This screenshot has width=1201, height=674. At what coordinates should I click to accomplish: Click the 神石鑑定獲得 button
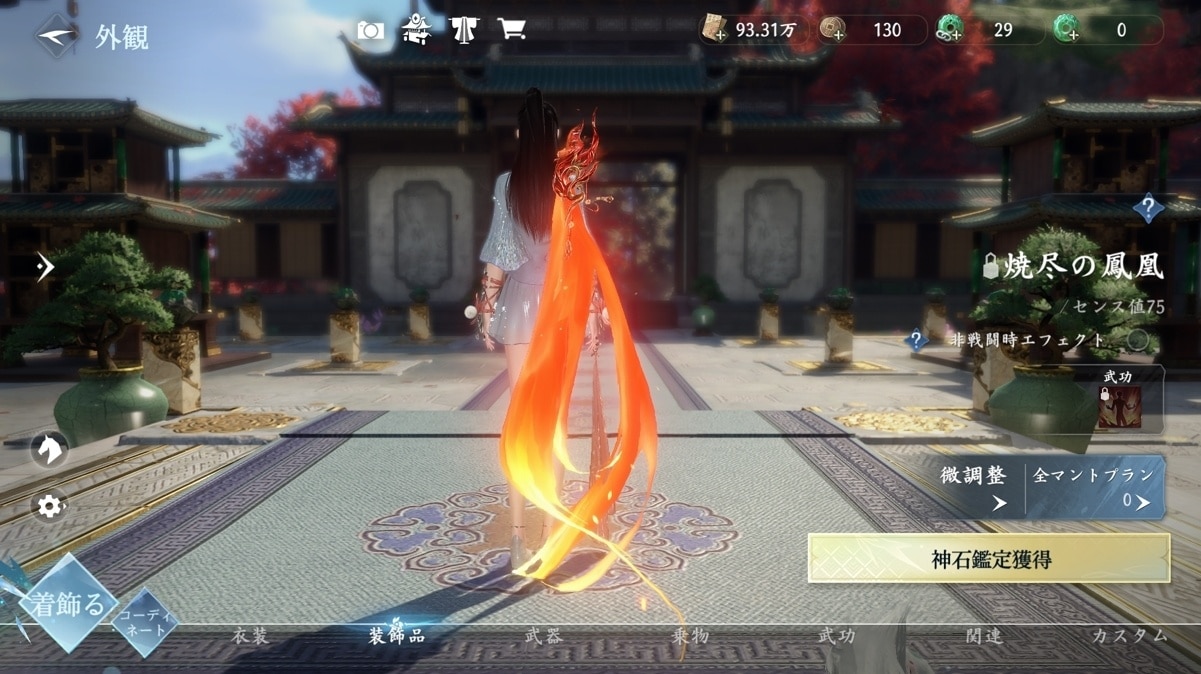click(x=989, y=558)
